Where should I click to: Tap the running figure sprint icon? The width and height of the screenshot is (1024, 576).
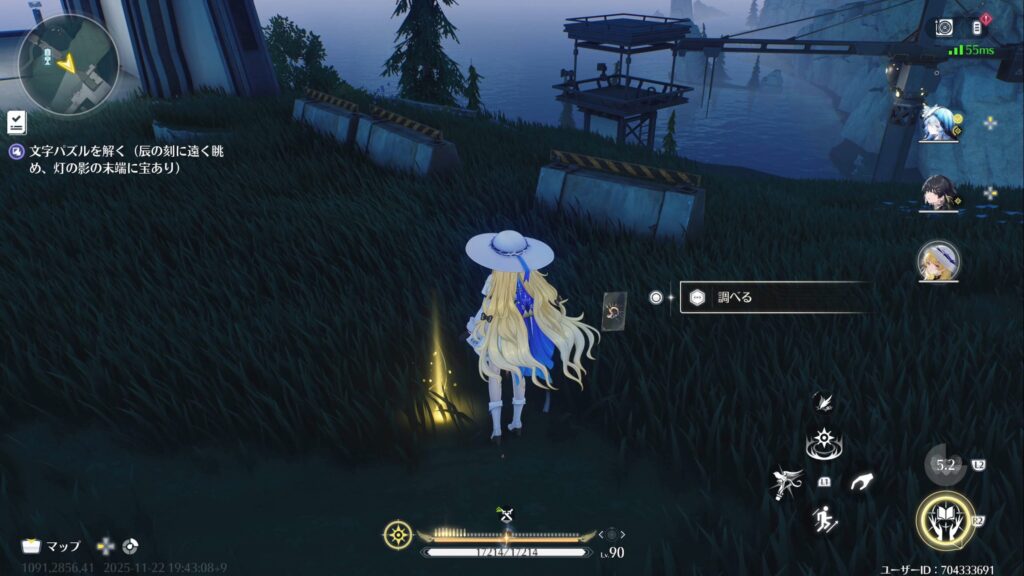[x=823, y=519]
